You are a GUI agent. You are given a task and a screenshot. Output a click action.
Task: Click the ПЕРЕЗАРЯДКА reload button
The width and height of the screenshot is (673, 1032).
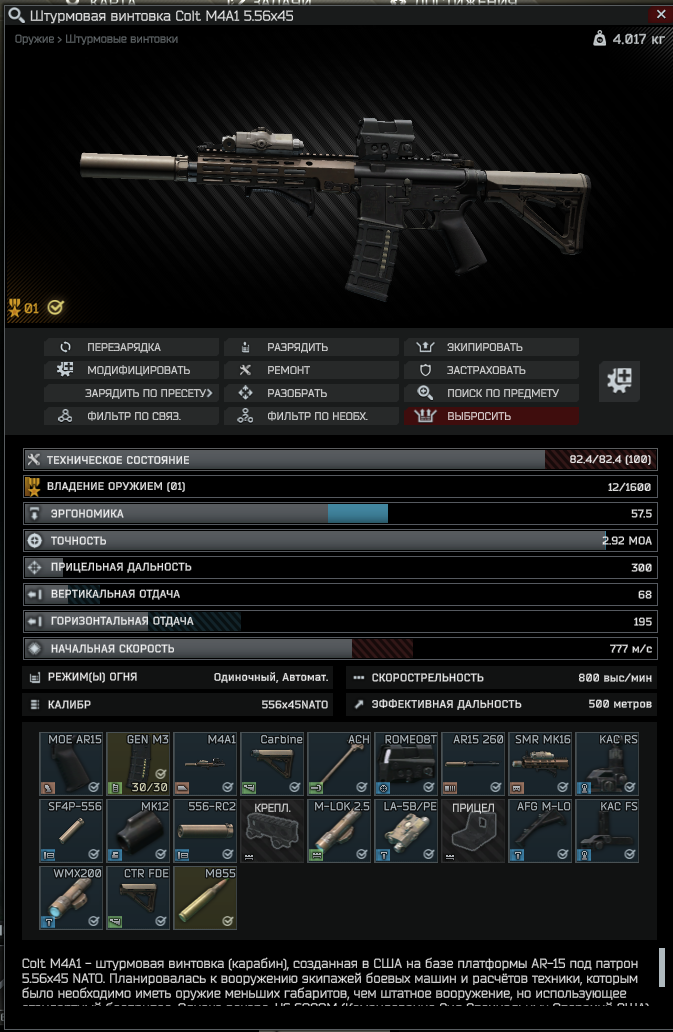pos(131,347)
